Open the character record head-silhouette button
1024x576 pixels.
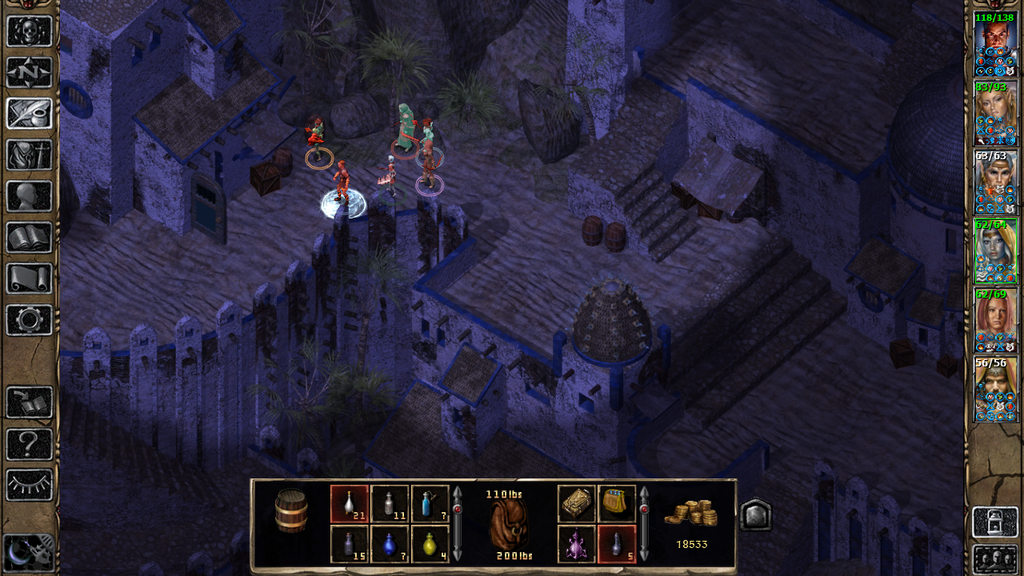tap(29, 196)
